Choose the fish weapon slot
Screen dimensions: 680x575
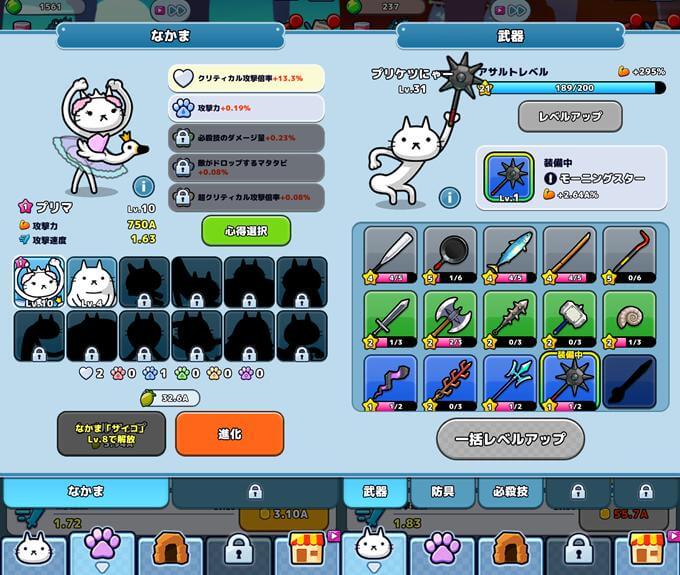pyautogui.click(x=509, y=254)
